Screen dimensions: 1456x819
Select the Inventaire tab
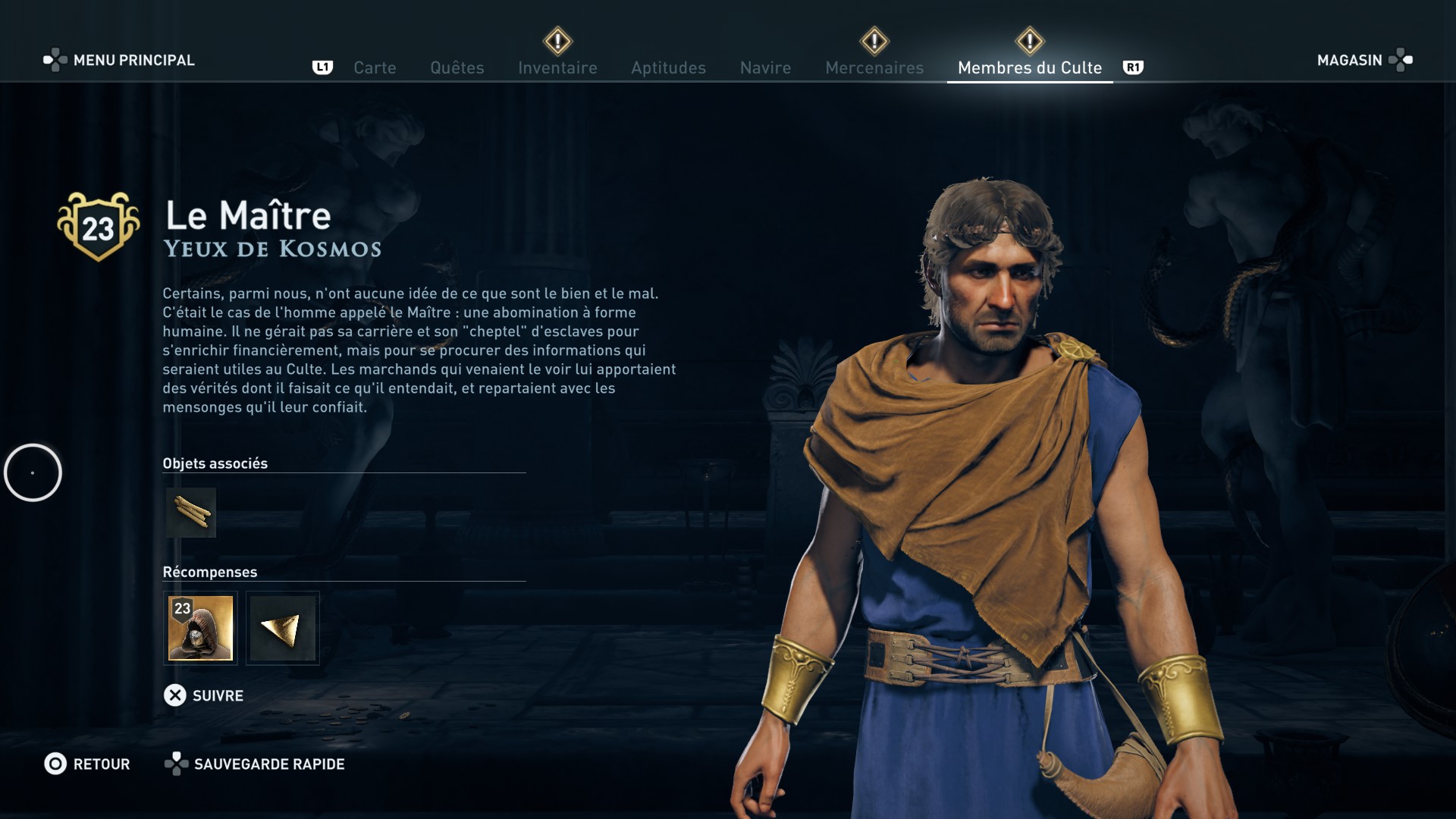click(557, 67)
